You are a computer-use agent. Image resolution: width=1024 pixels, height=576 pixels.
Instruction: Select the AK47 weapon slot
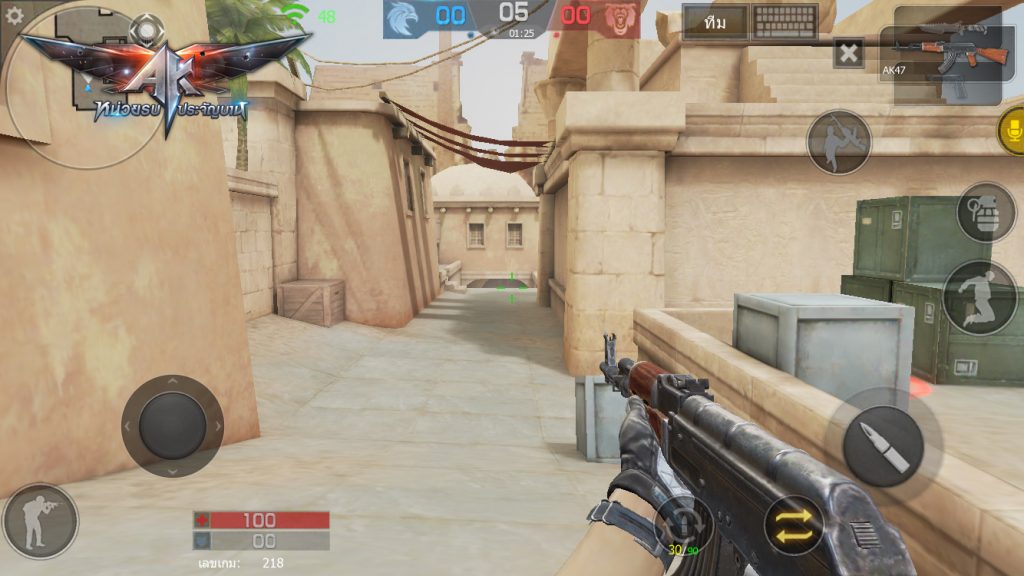pos(947,55)
